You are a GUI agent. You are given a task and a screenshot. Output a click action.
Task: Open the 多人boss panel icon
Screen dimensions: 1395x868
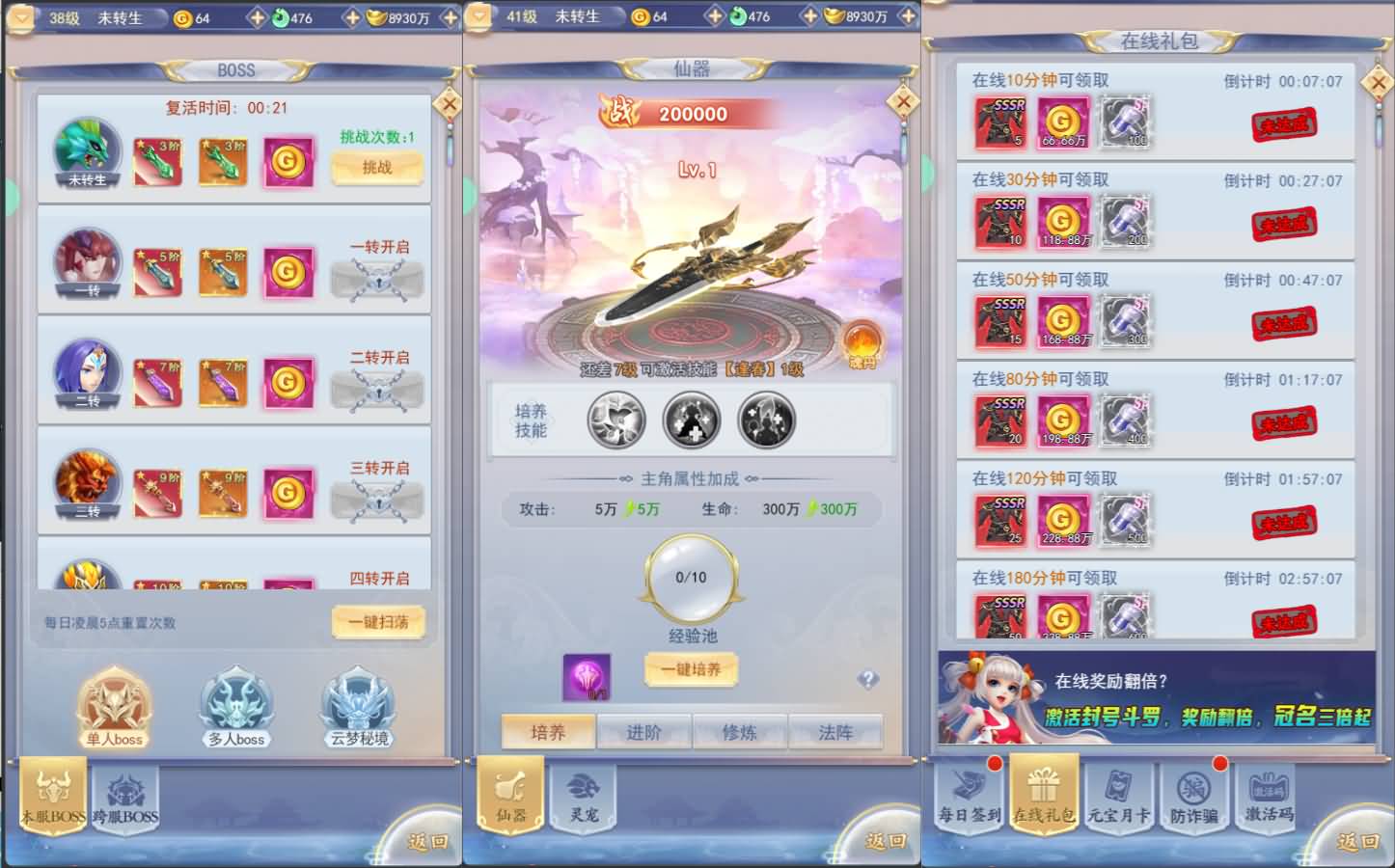pos(234,707)
